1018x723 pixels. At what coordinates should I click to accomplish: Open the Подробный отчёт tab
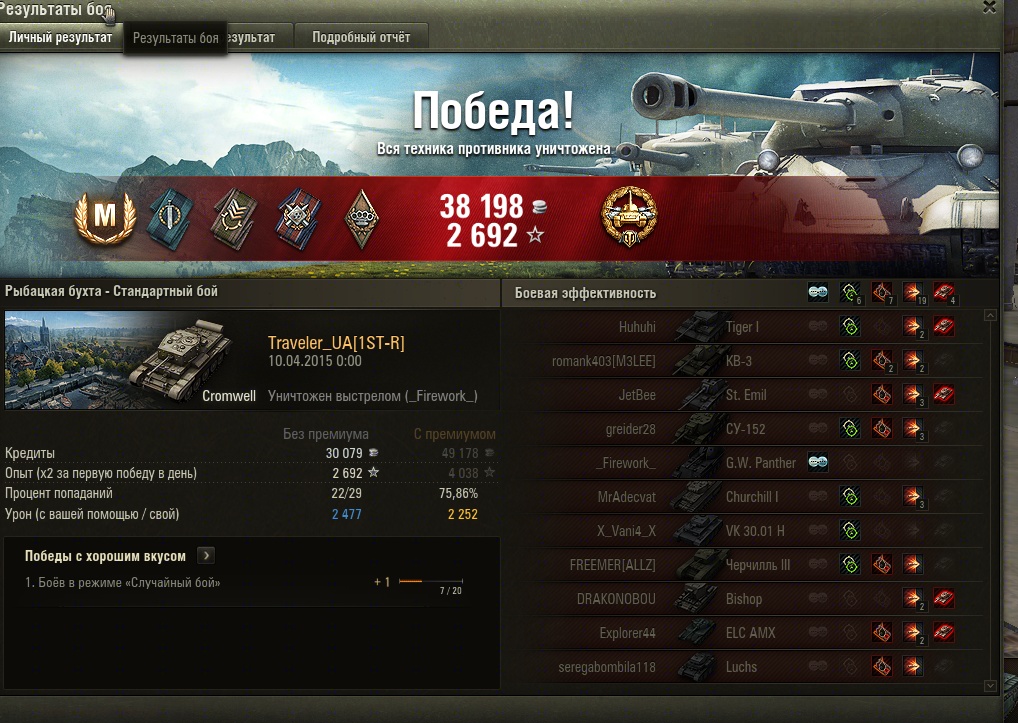[361, 37]
